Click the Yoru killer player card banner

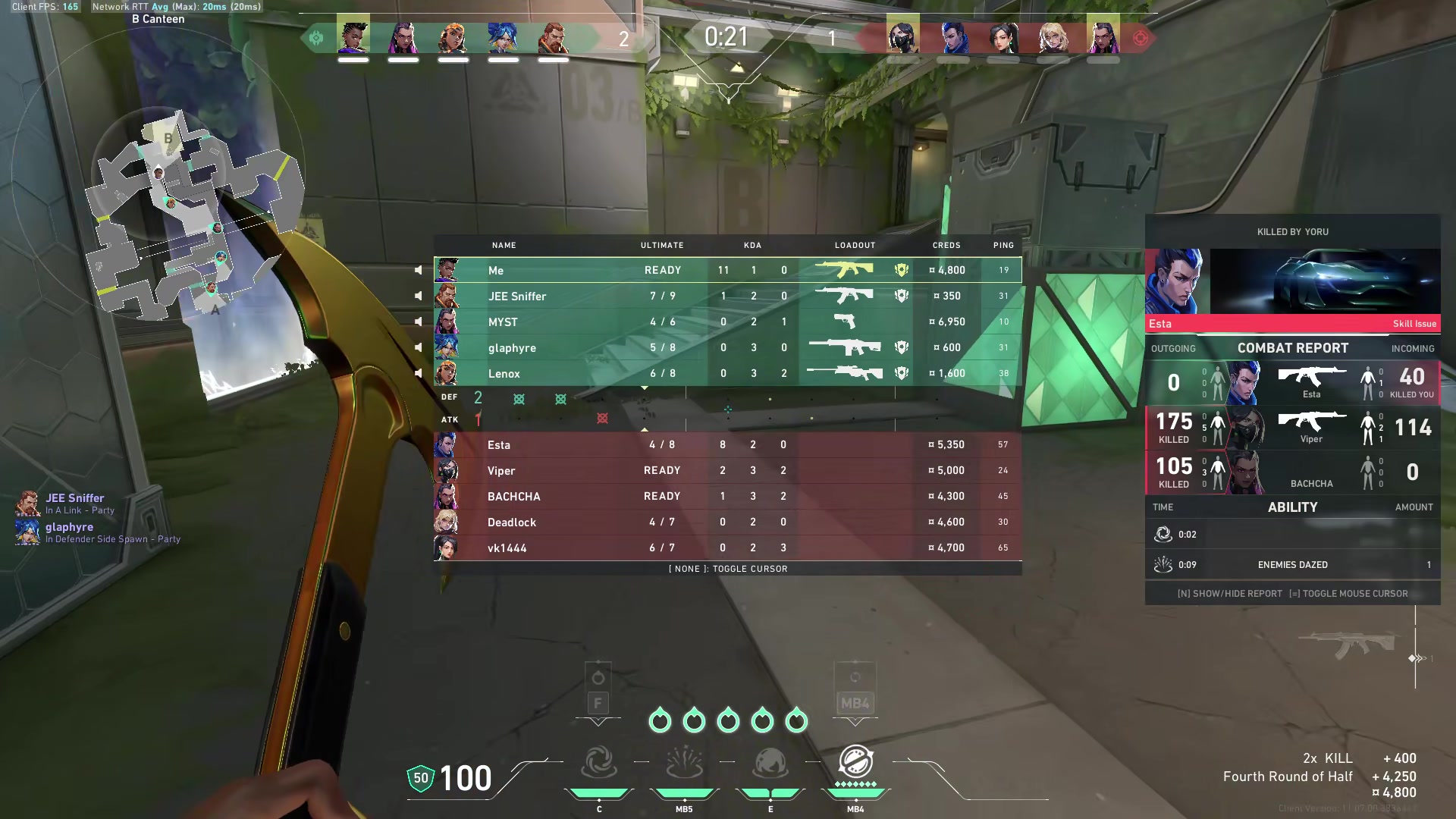tap(1292, 282)
